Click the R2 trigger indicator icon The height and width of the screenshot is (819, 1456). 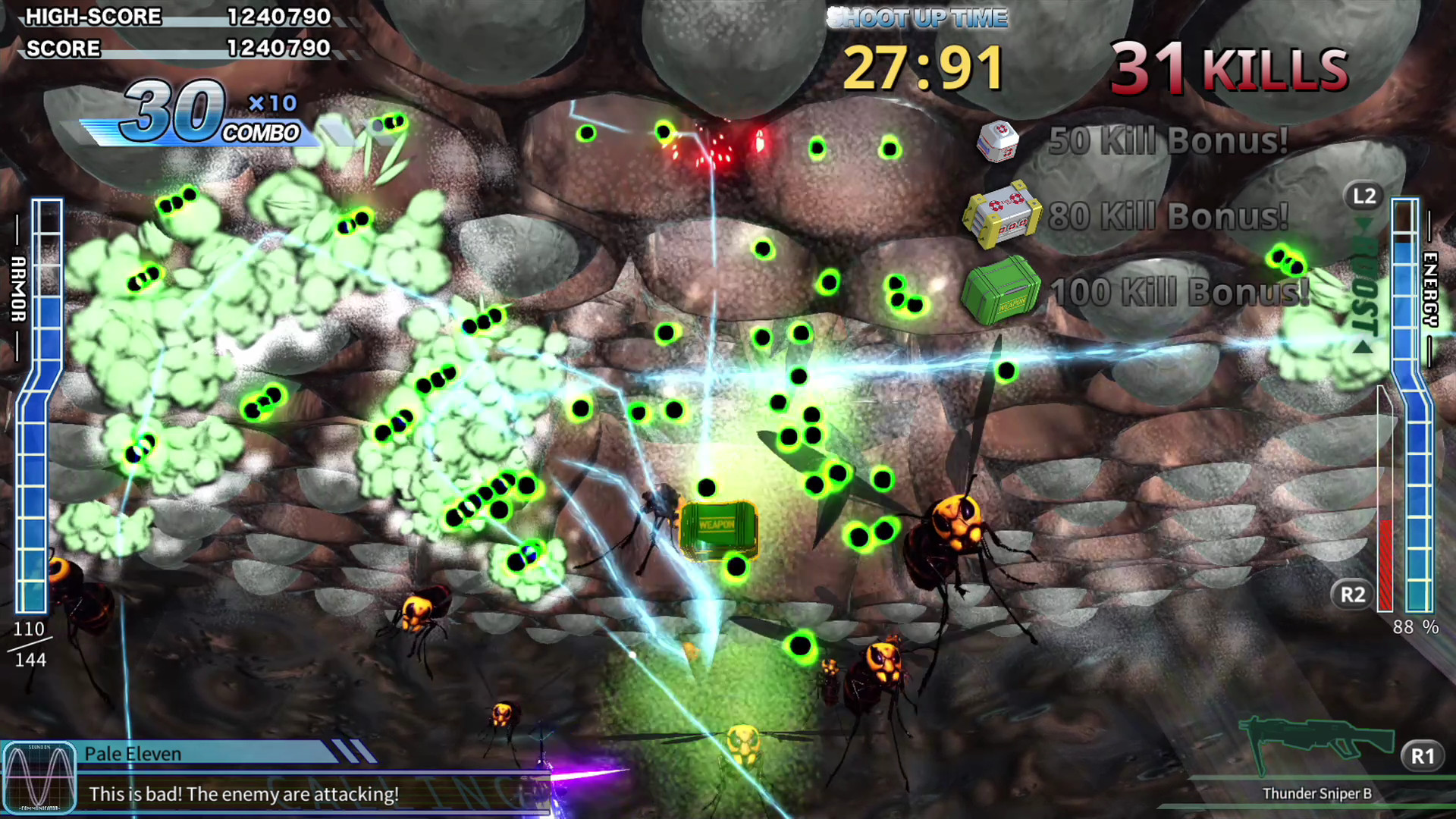(1353, 595)
